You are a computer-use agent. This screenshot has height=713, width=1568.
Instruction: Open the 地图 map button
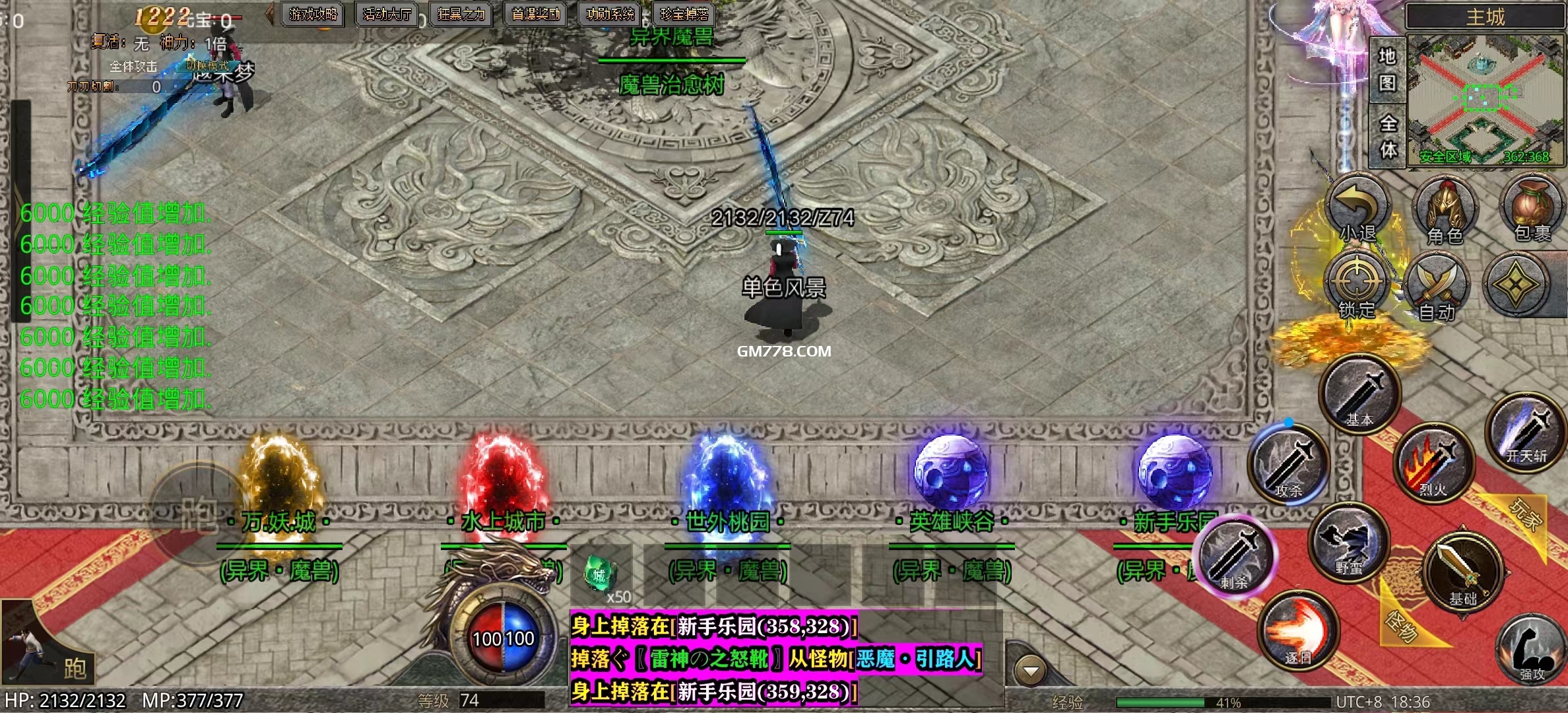pos(1387,69)
